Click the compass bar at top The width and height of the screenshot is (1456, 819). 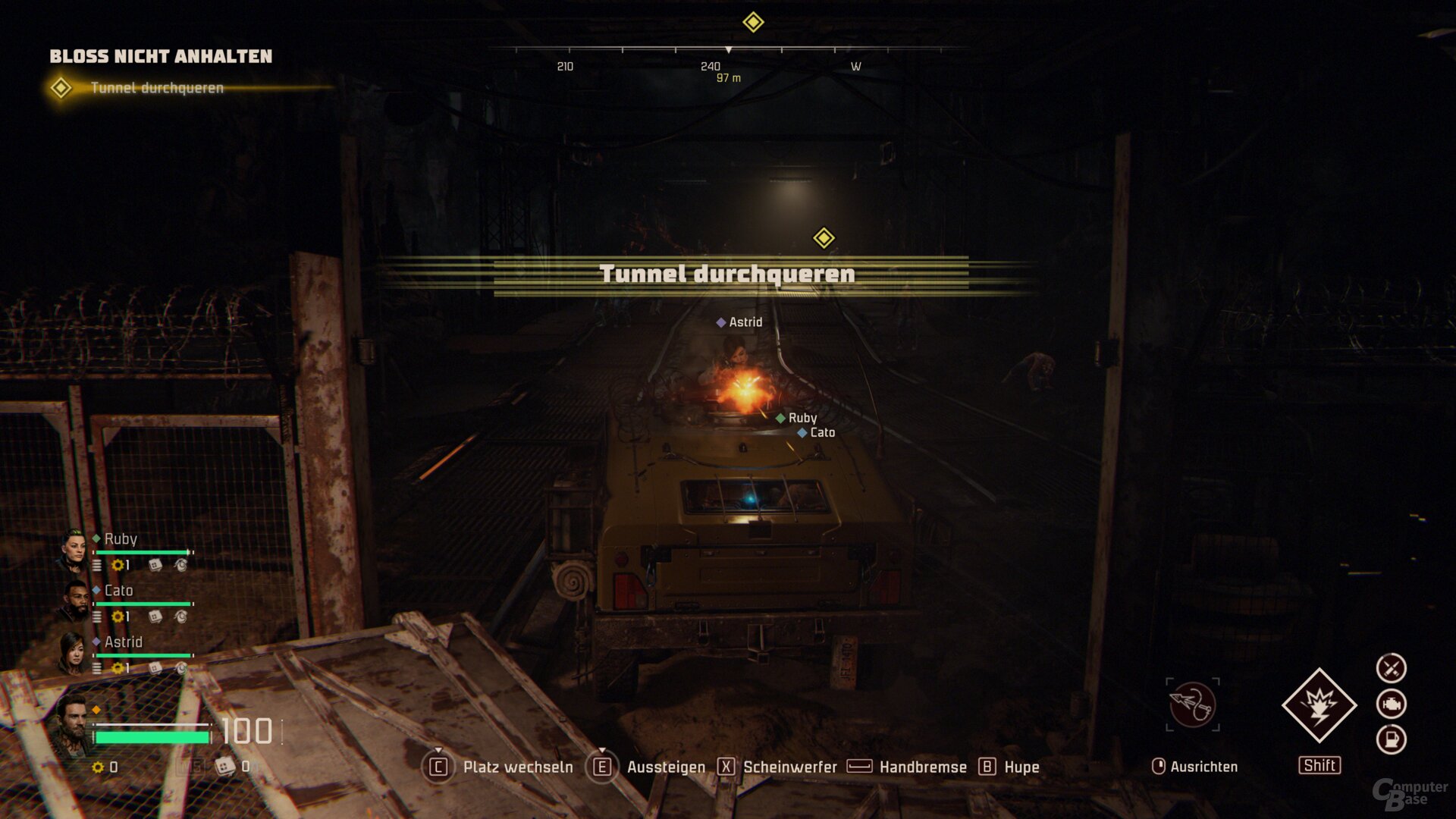728,50
